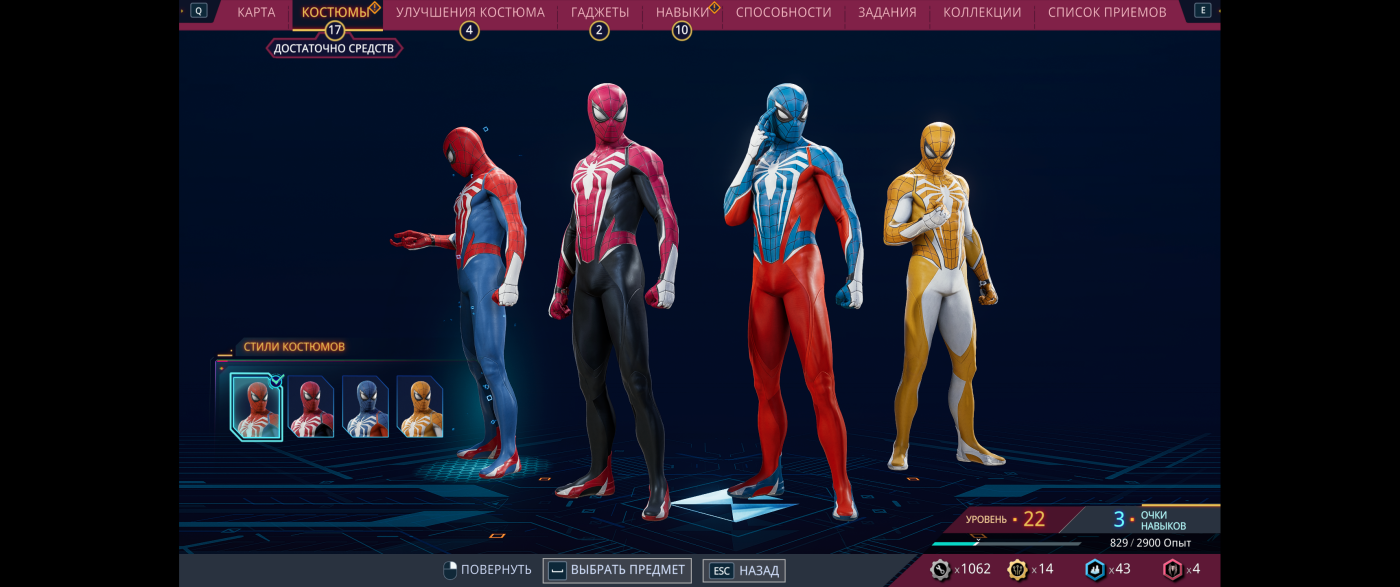This screenshot has height=587, width=1400.
Task: Select the Способности tab
Action: [x=783, y=13]
